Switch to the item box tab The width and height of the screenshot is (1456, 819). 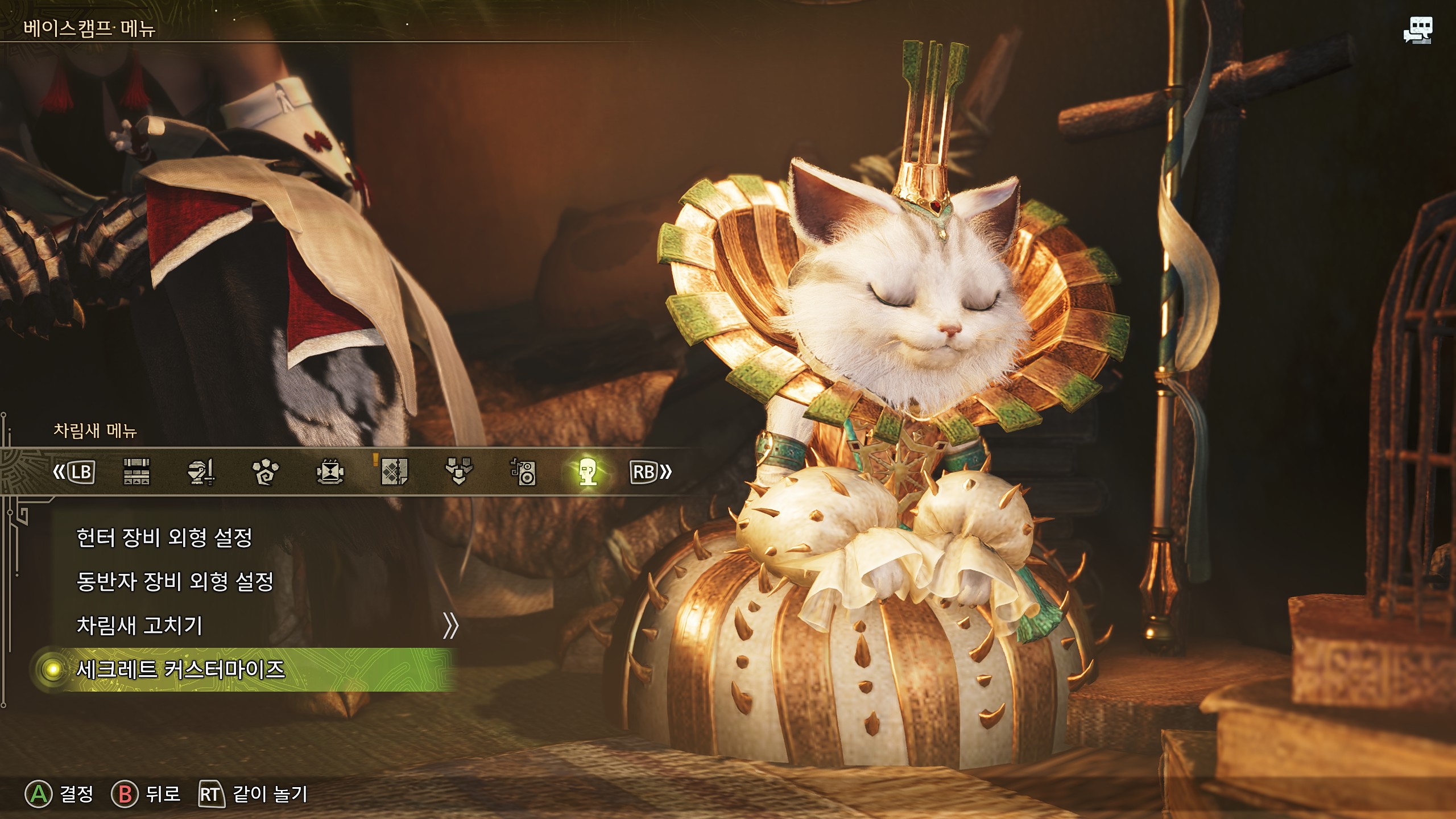pyautogui.click(x=136, y=472)
